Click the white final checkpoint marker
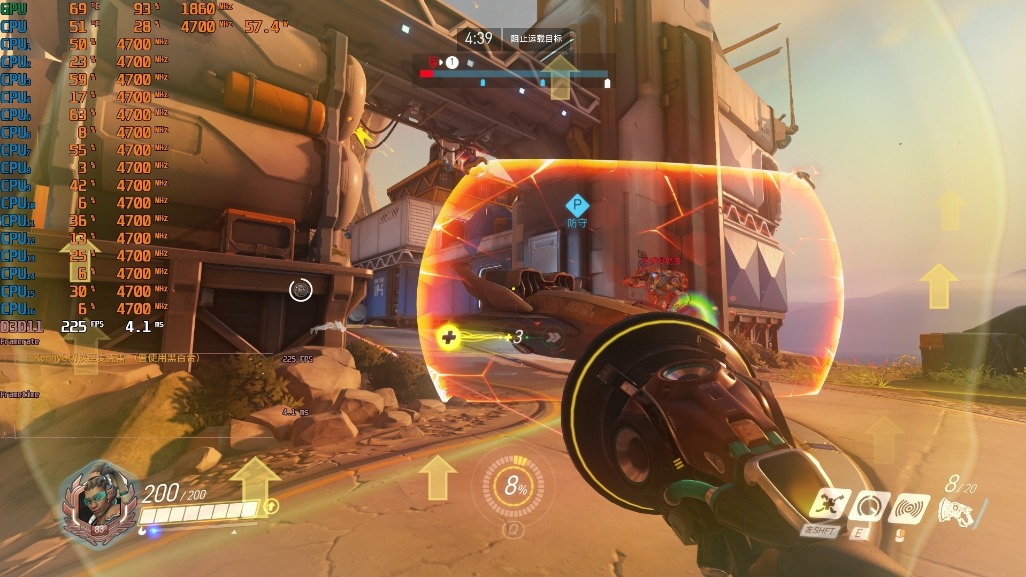Screen dimensions: 1026x577 pyautogui.click(x=607, y=83)
